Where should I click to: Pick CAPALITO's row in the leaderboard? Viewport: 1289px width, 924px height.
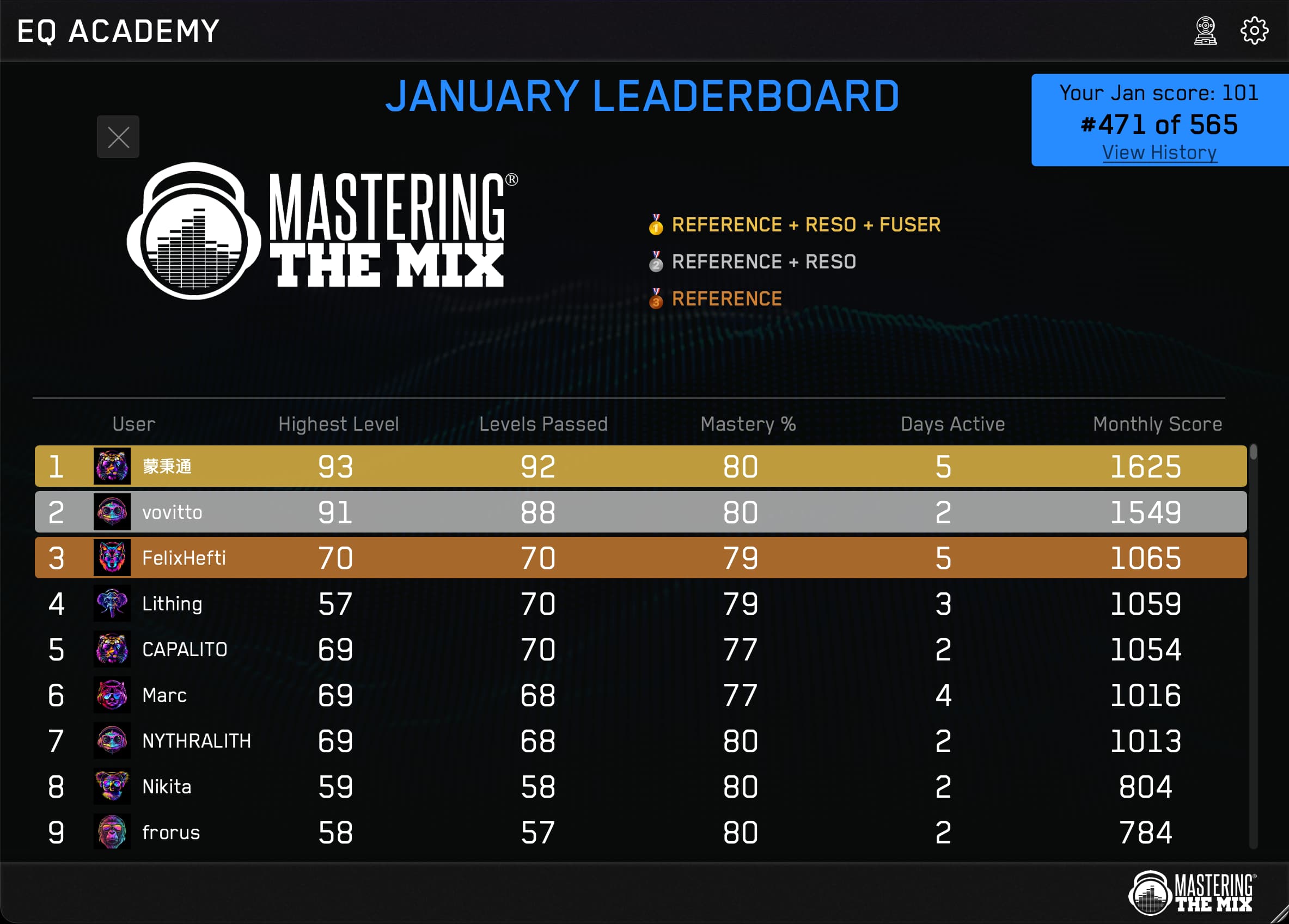click(640, 649)
